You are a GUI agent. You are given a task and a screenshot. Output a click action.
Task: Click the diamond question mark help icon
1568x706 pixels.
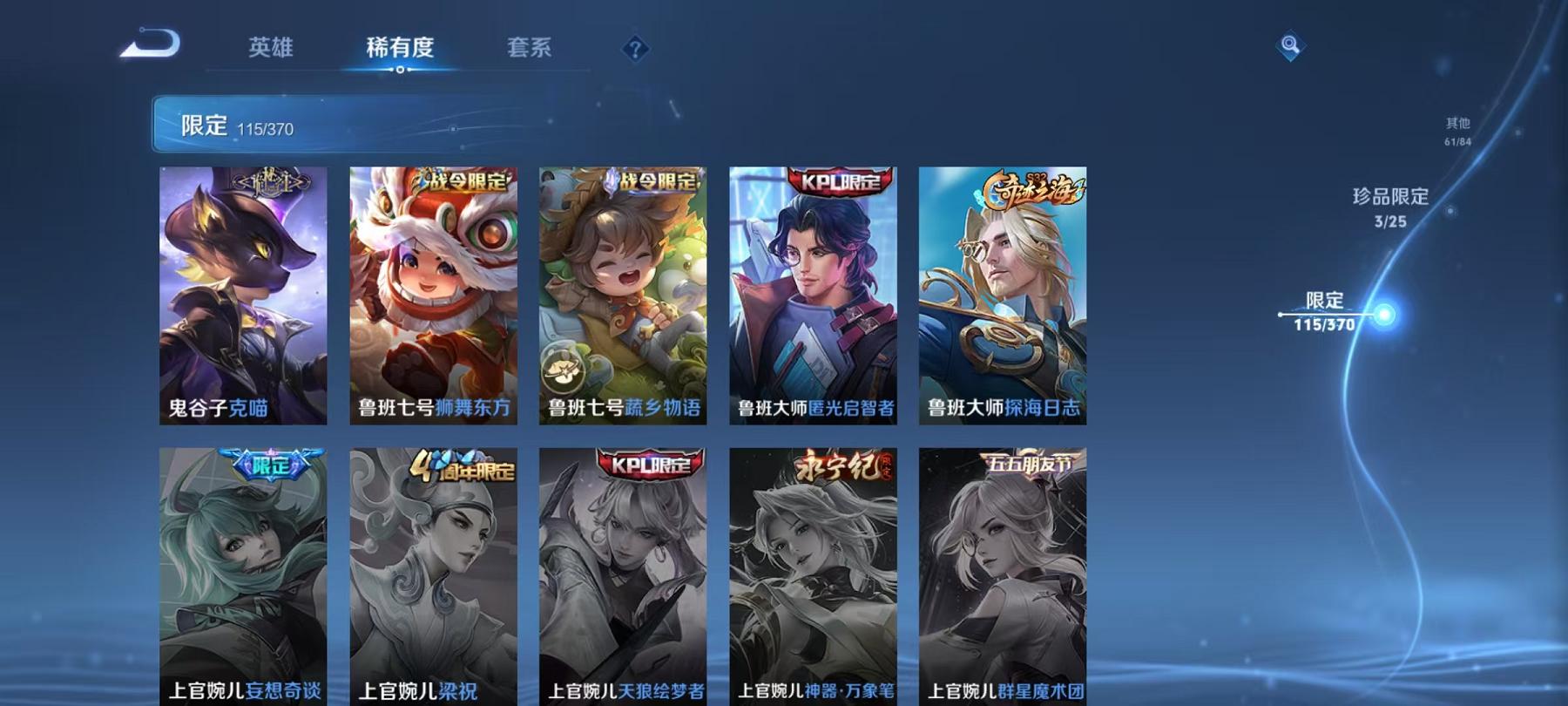[x=637, y=50]
